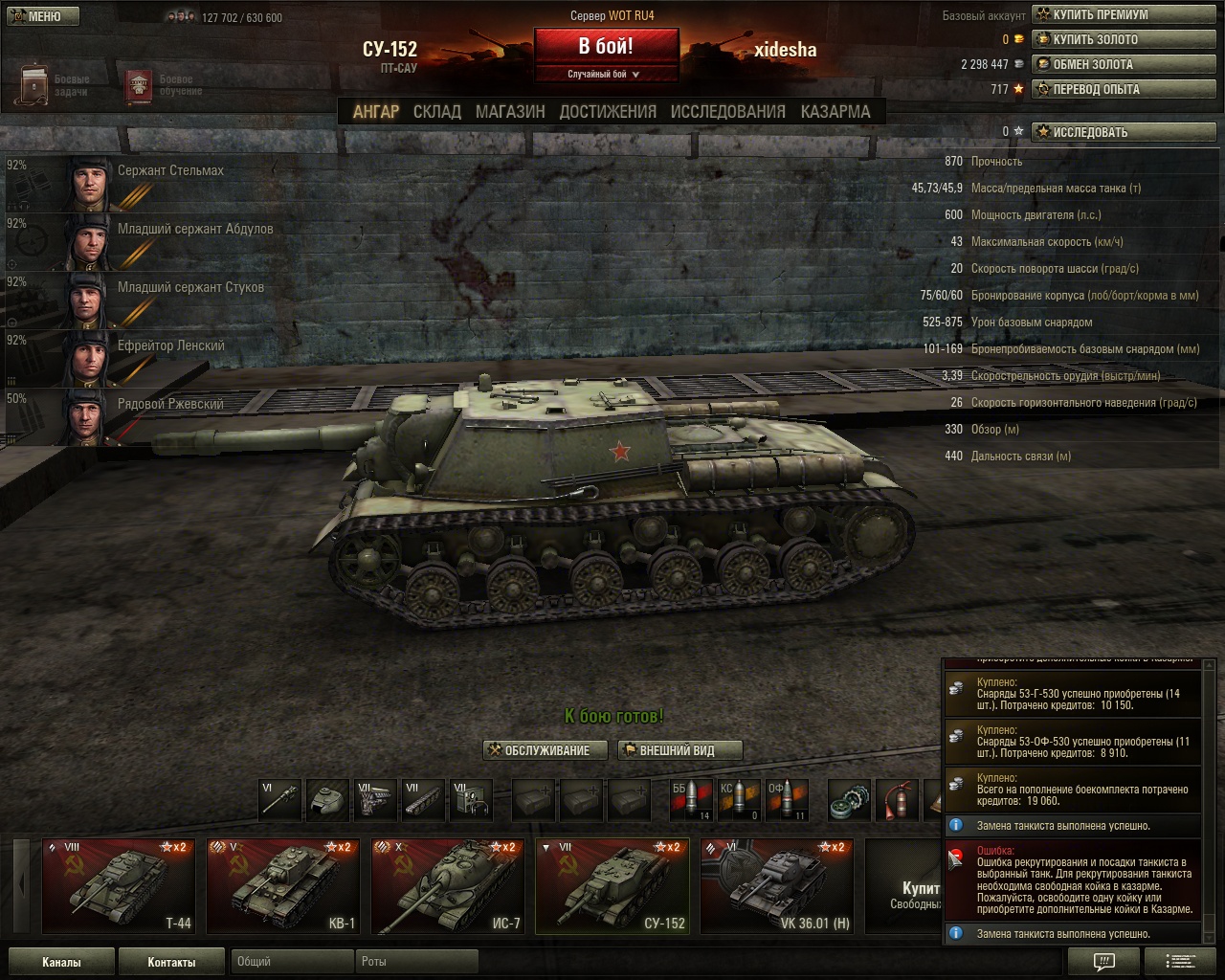Image resolution: width=1225 pixels, height=980 pixels.
Task: Open the Обслуживание service window
Action: point(546,750)
